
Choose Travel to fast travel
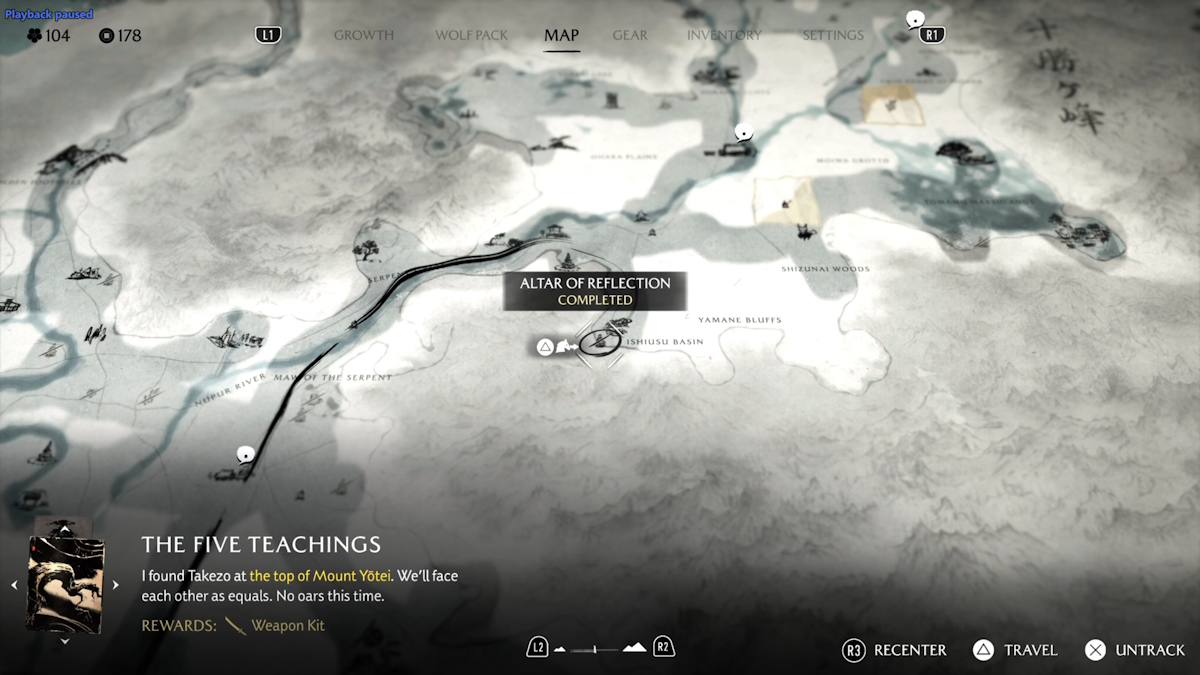tap(1016, 650)
